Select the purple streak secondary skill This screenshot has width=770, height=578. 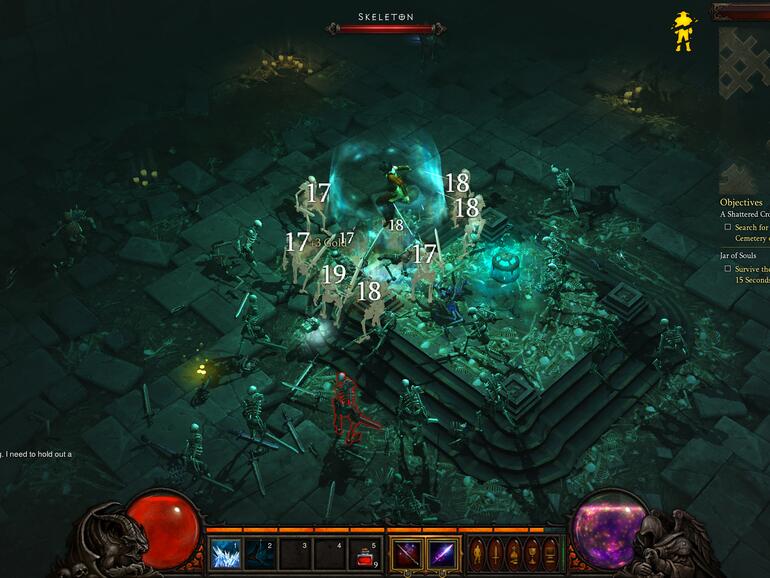point(442,553)
